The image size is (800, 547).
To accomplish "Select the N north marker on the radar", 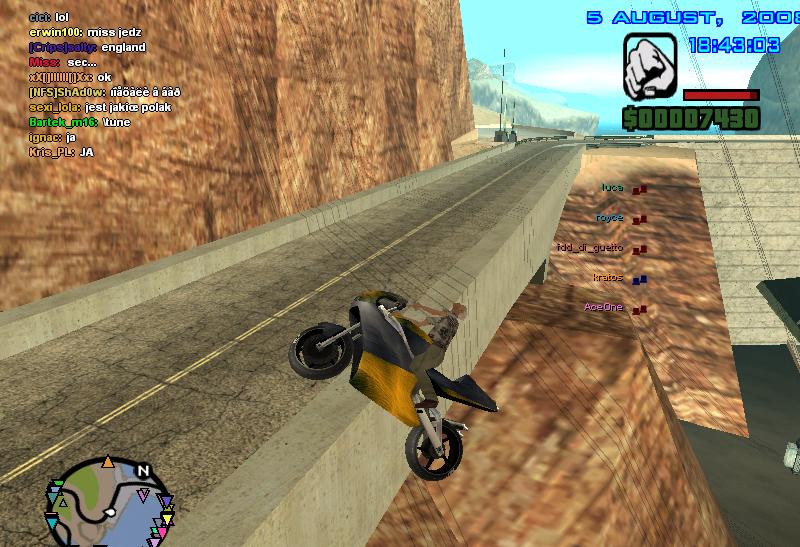I will pos(142,471).
